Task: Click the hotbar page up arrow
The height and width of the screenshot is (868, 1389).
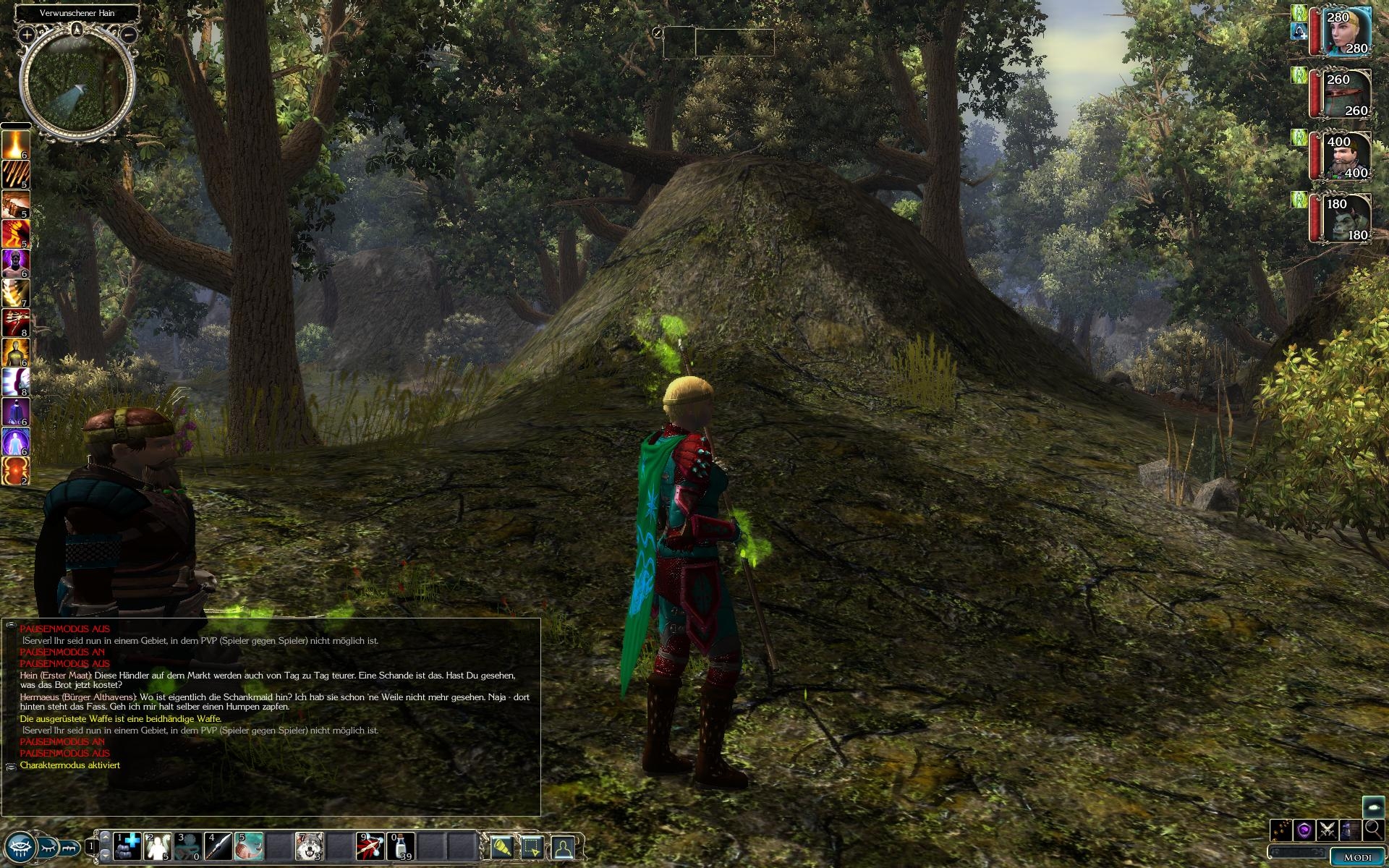Action: point(105,838)
